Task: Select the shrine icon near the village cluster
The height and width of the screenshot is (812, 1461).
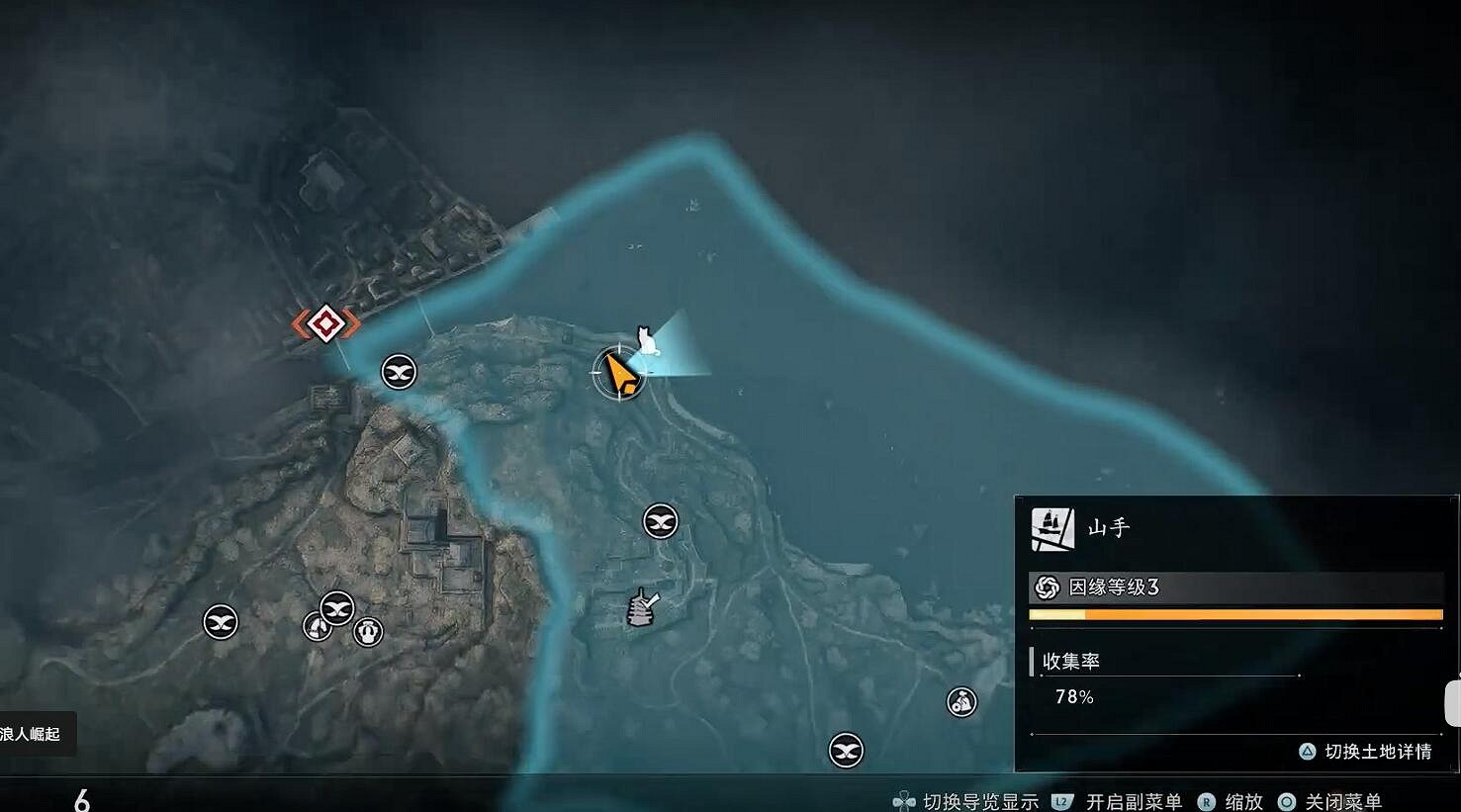Action: tap(317, 625)
